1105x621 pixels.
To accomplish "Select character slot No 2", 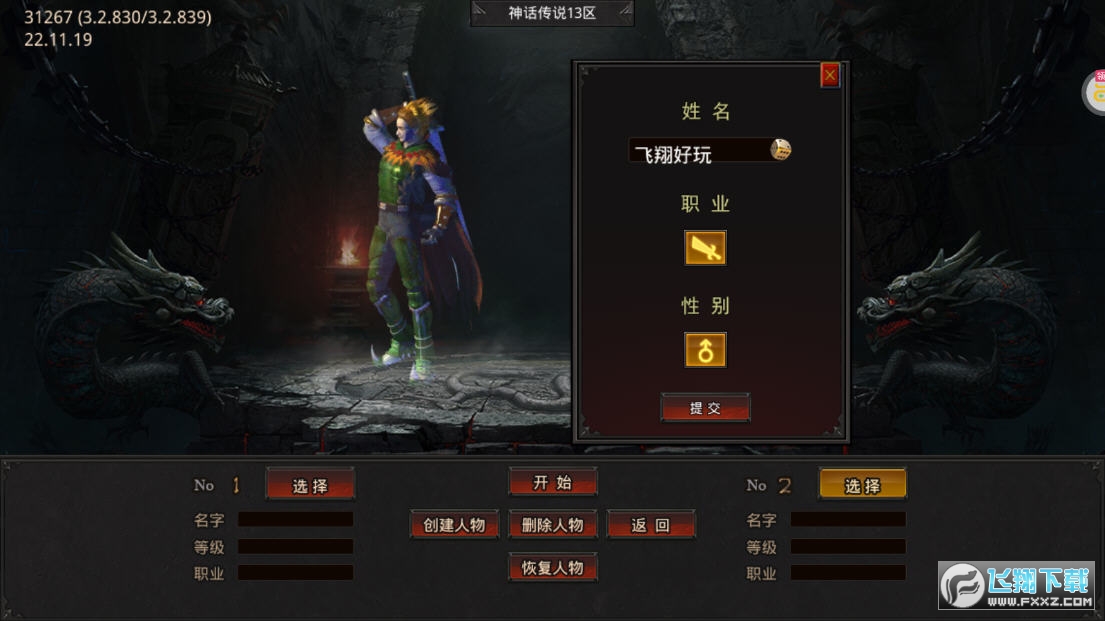I will pos(862,485).
